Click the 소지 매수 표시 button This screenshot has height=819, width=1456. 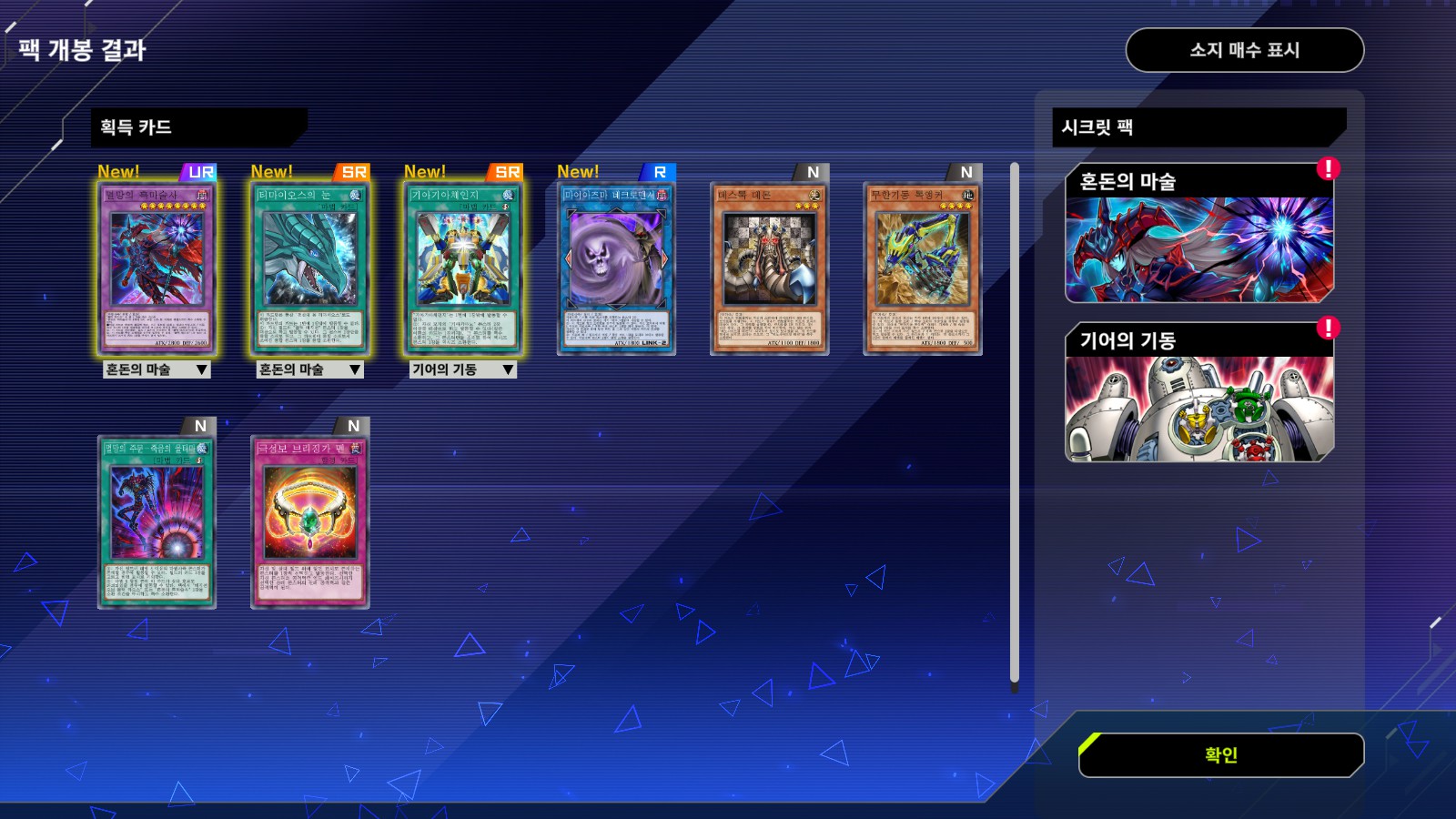pyautogui.click(x=1244, y=50)
